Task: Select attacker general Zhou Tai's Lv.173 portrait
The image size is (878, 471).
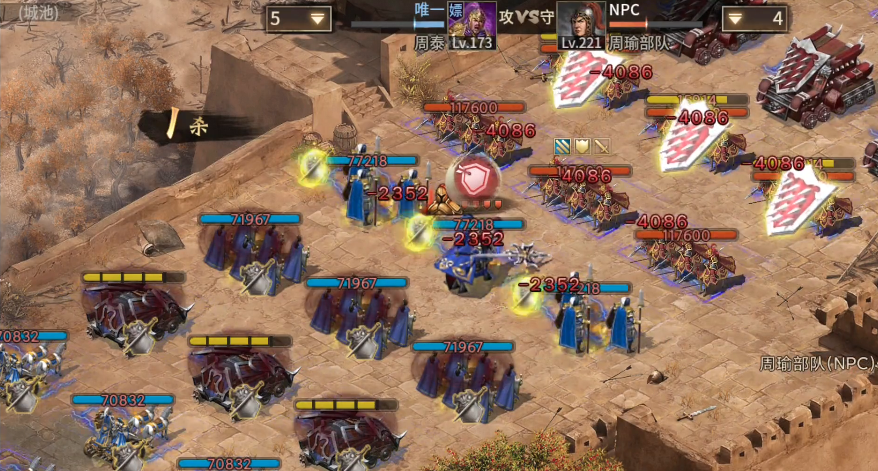Action: point(472,24)
